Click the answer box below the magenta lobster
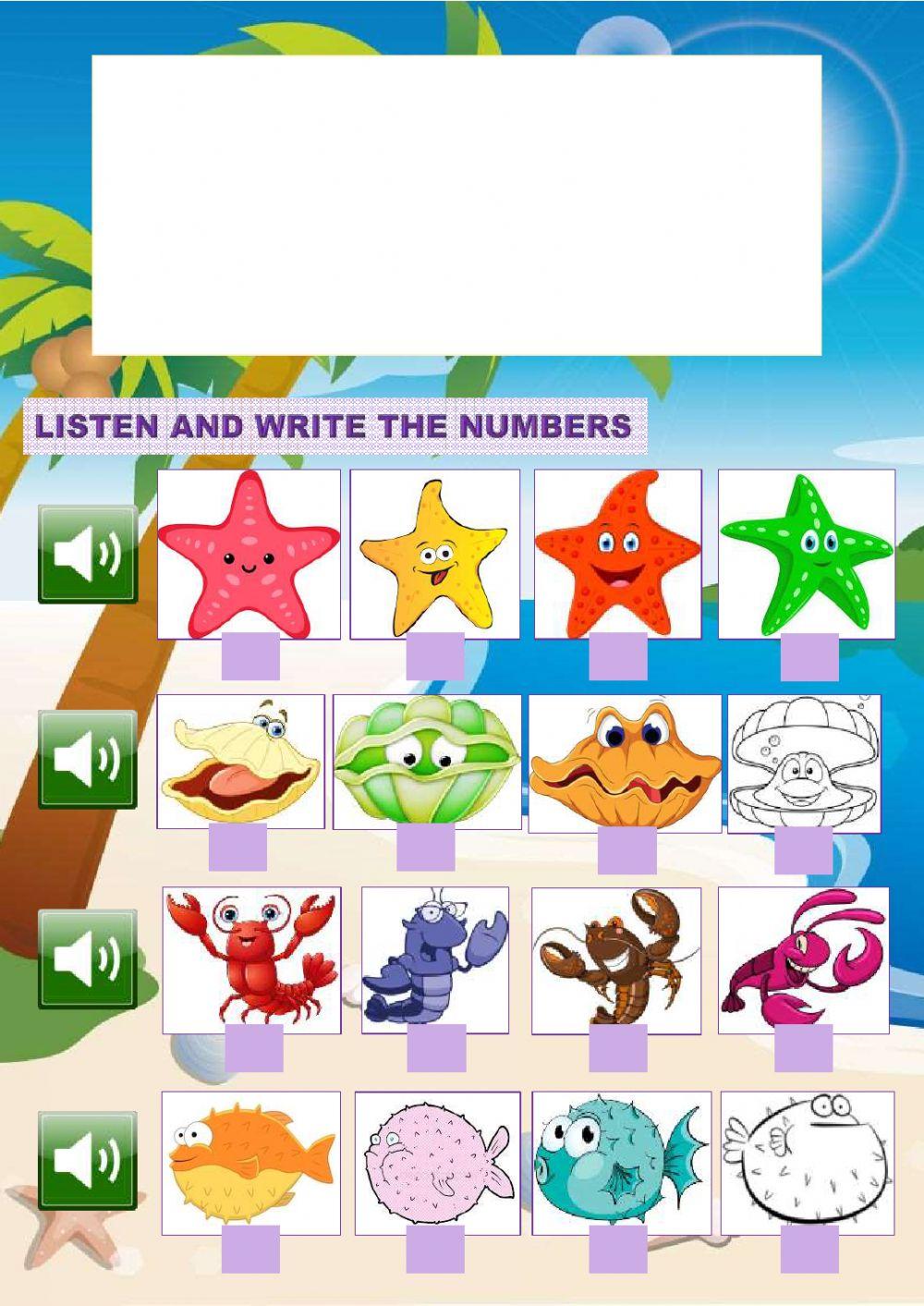Viewport: 924px width, 1306px height. [x=803, y=1049]
